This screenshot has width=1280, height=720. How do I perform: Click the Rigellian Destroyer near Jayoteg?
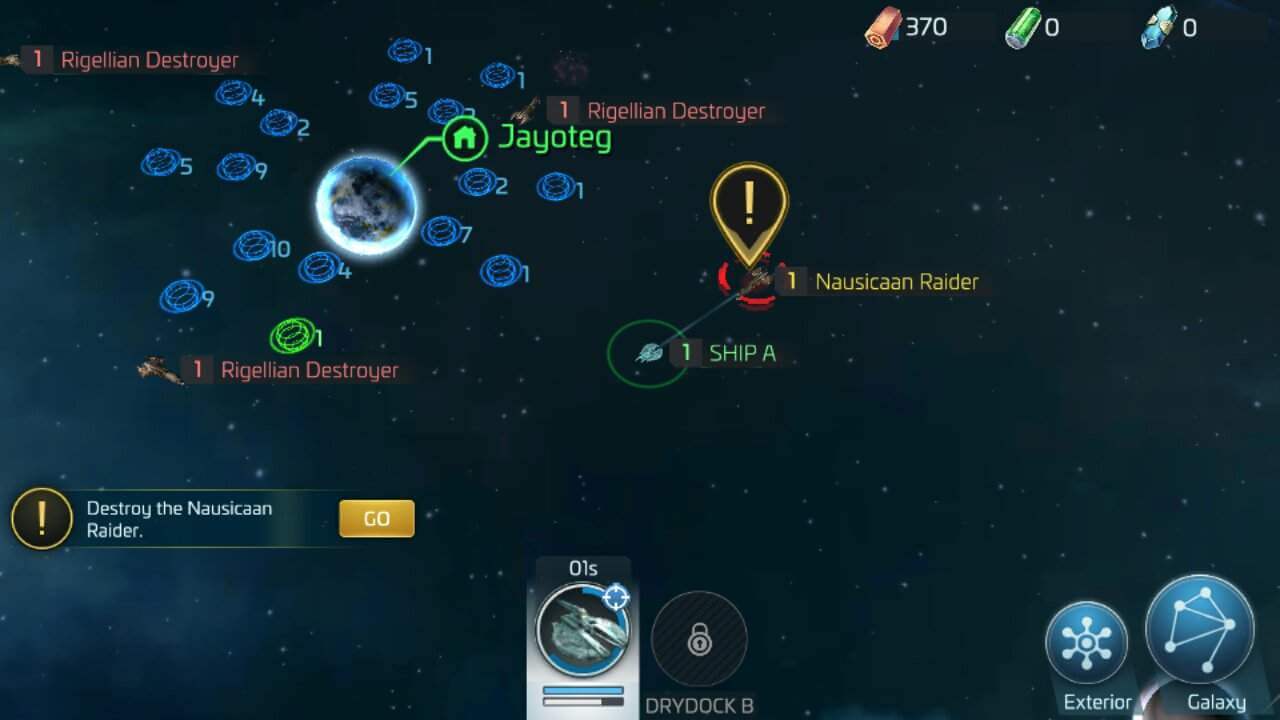point(676,110)
